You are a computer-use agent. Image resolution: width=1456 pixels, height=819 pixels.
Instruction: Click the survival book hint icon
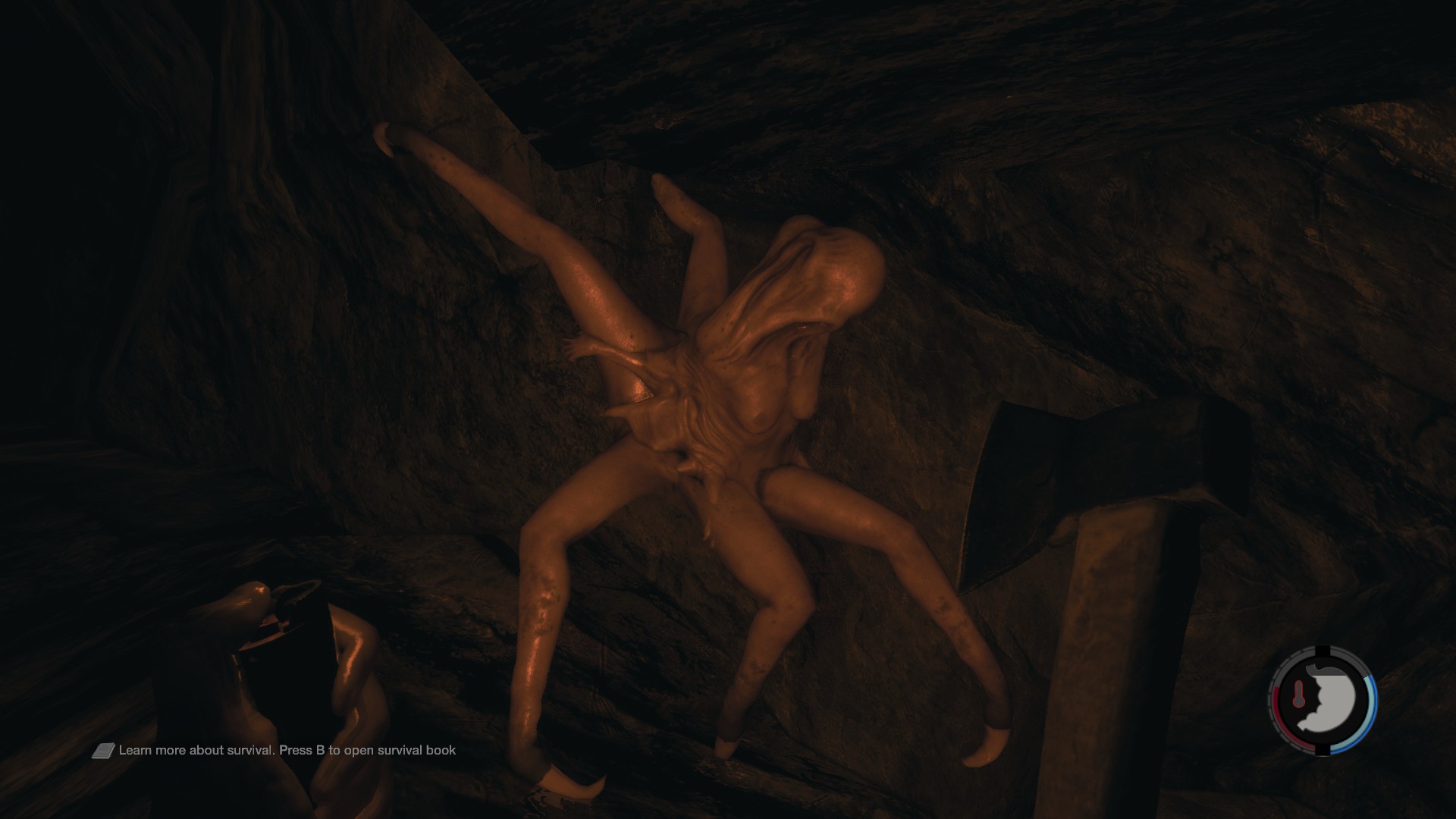[x=104, y=751]
